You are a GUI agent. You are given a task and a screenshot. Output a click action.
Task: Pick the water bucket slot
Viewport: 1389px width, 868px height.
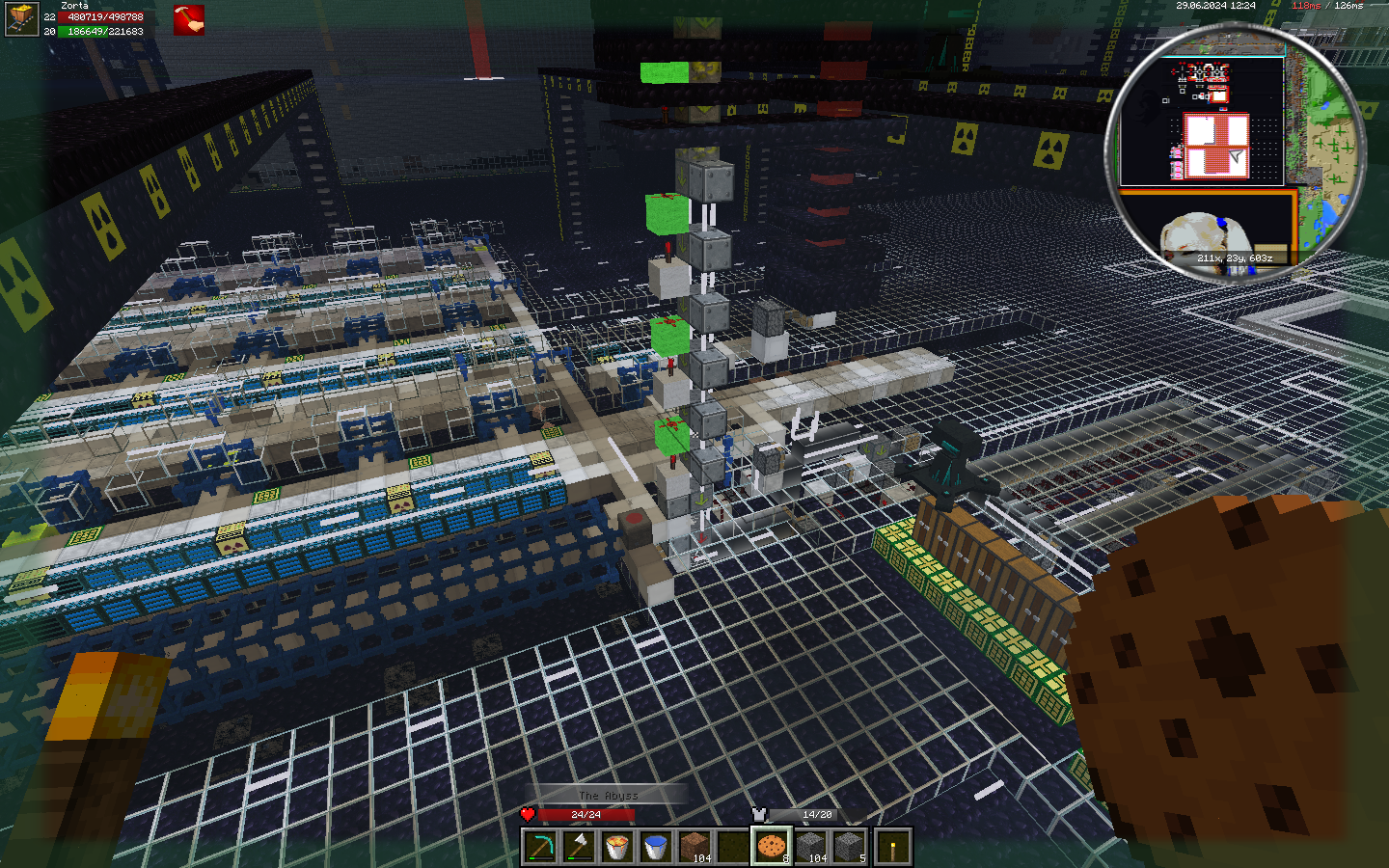[x=656, y=847]
